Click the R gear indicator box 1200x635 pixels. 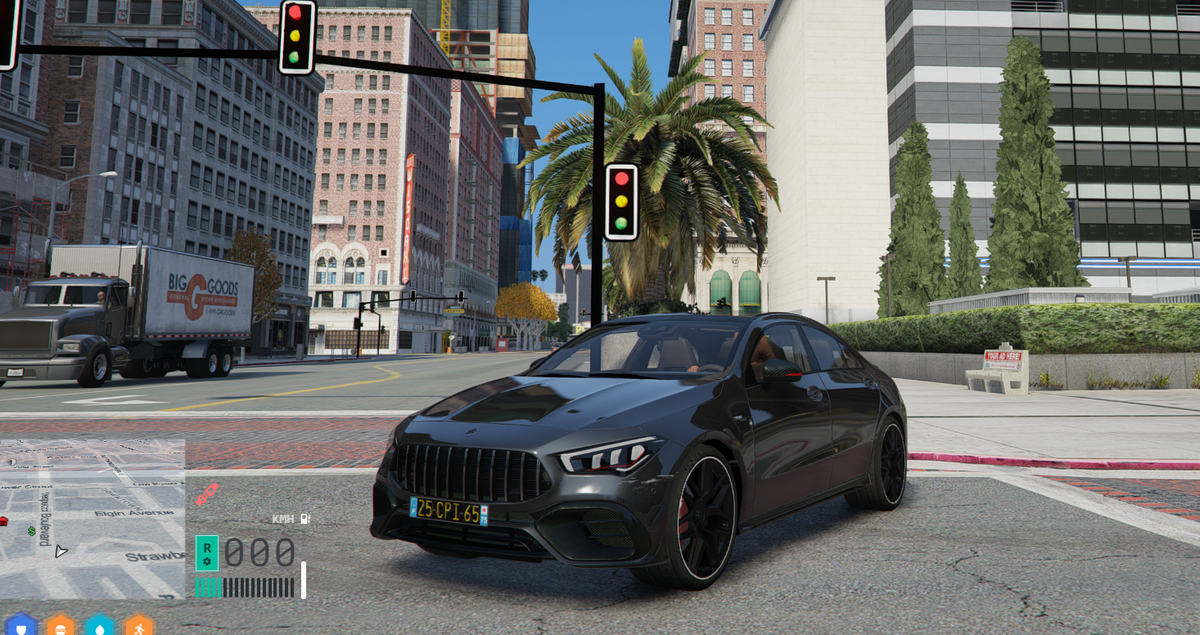[206, 553]
